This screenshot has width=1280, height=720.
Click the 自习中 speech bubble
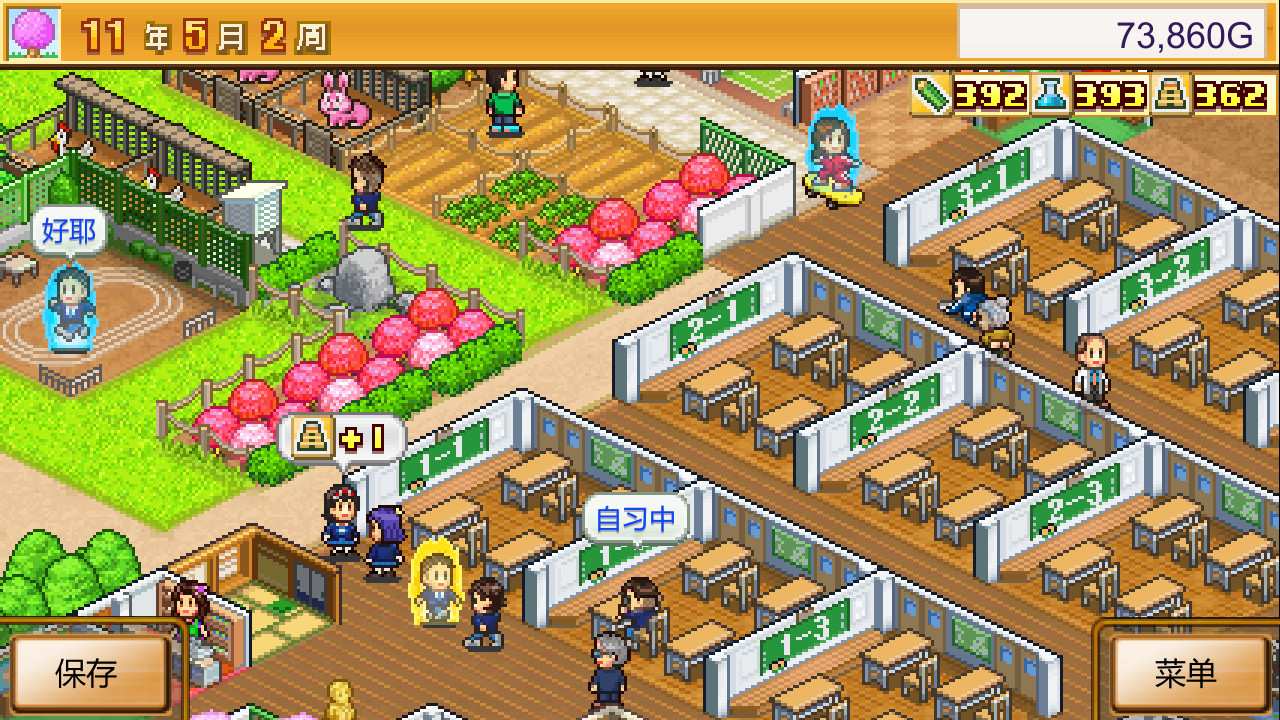click(x=634, y=518)
